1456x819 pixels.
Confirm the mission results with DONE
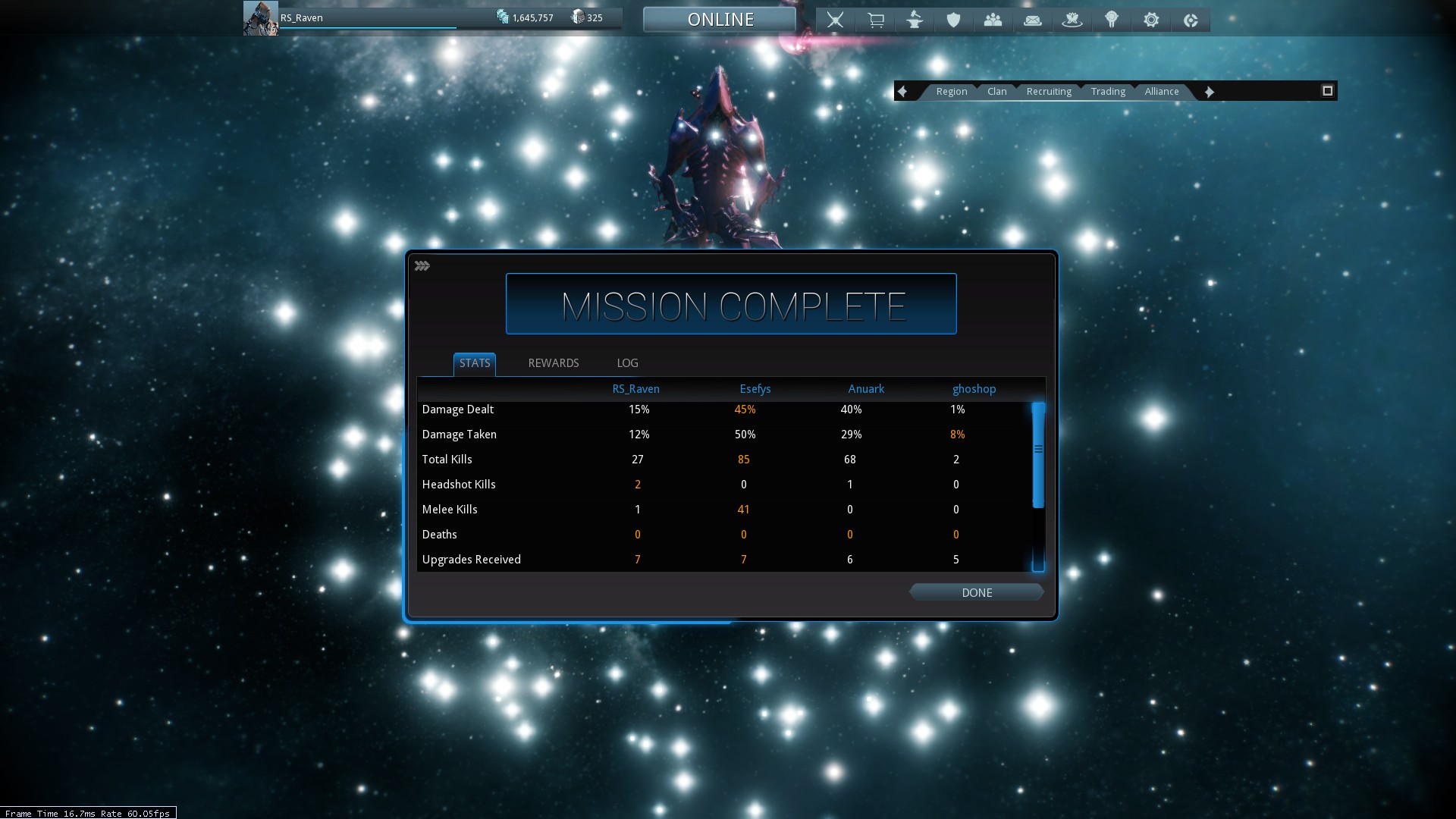coord(977,592)
